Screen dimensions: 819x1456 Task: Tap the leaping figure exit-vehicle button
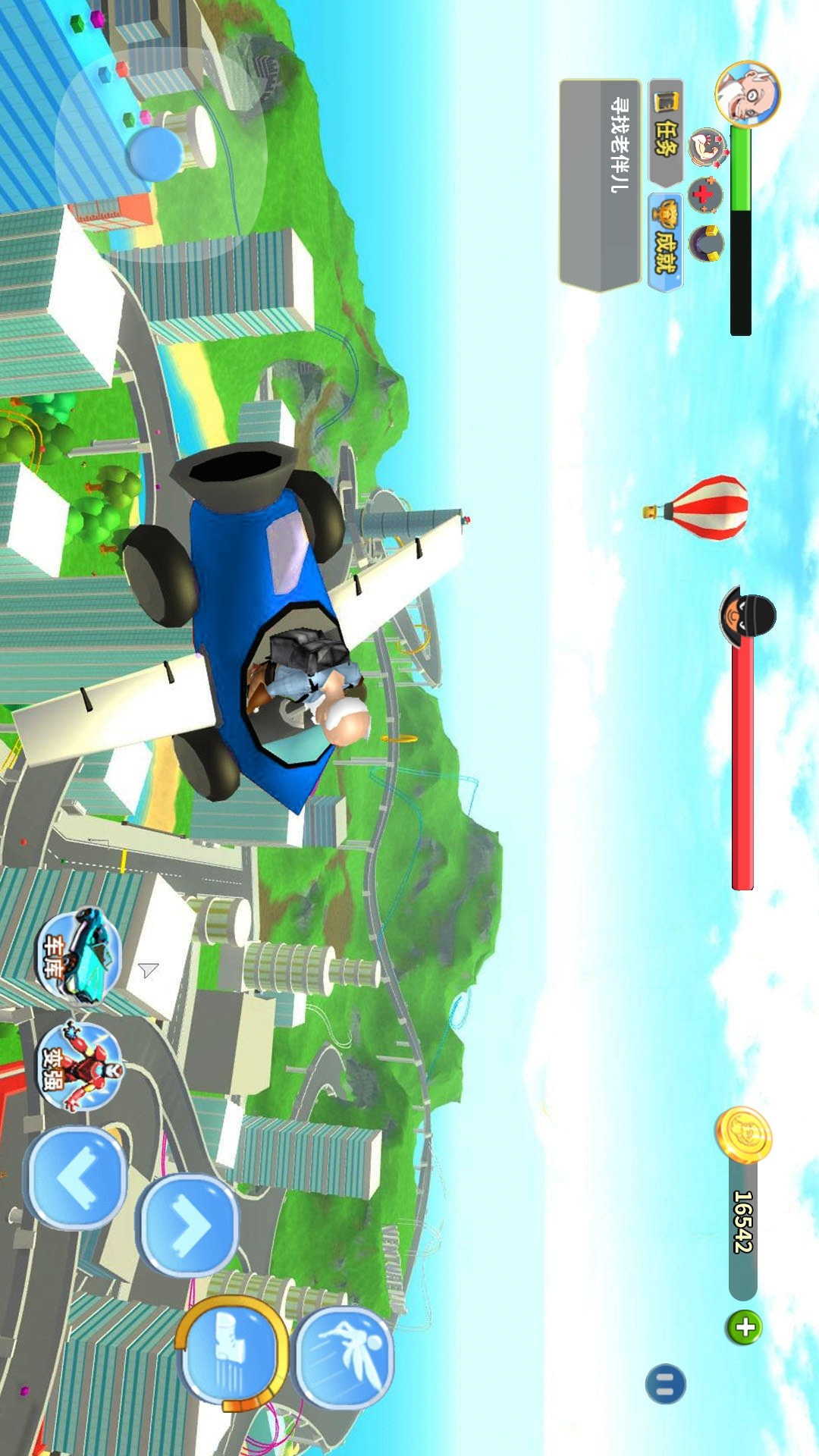(x=345, y=1355)
